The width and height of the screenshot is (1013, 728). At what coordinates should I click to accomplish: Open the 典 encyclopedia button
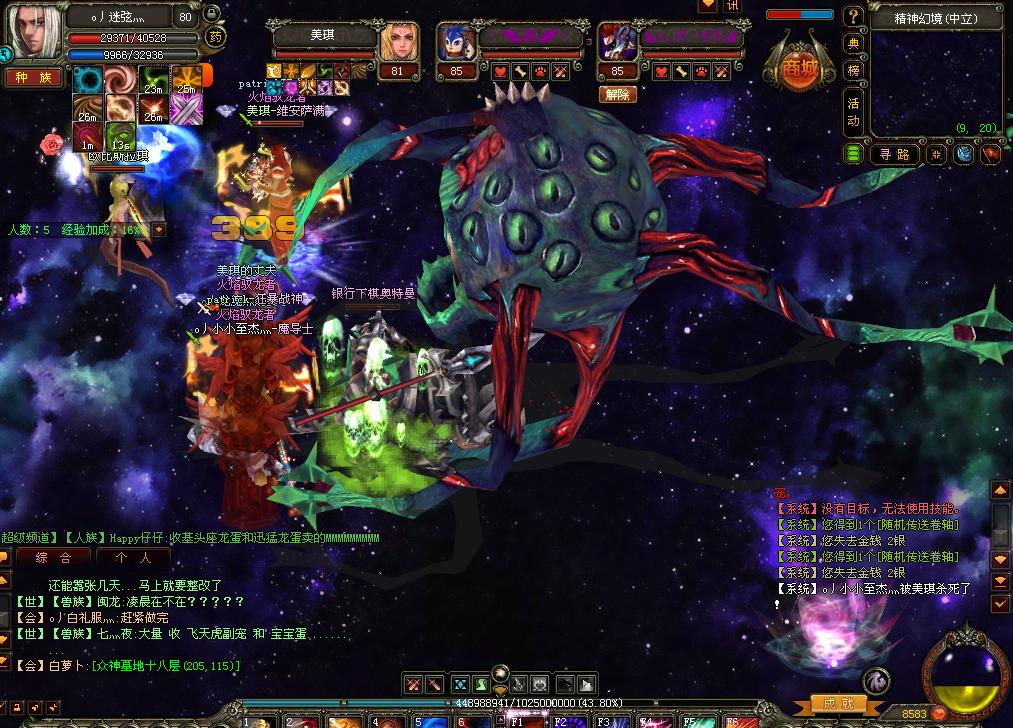[853, 44]
